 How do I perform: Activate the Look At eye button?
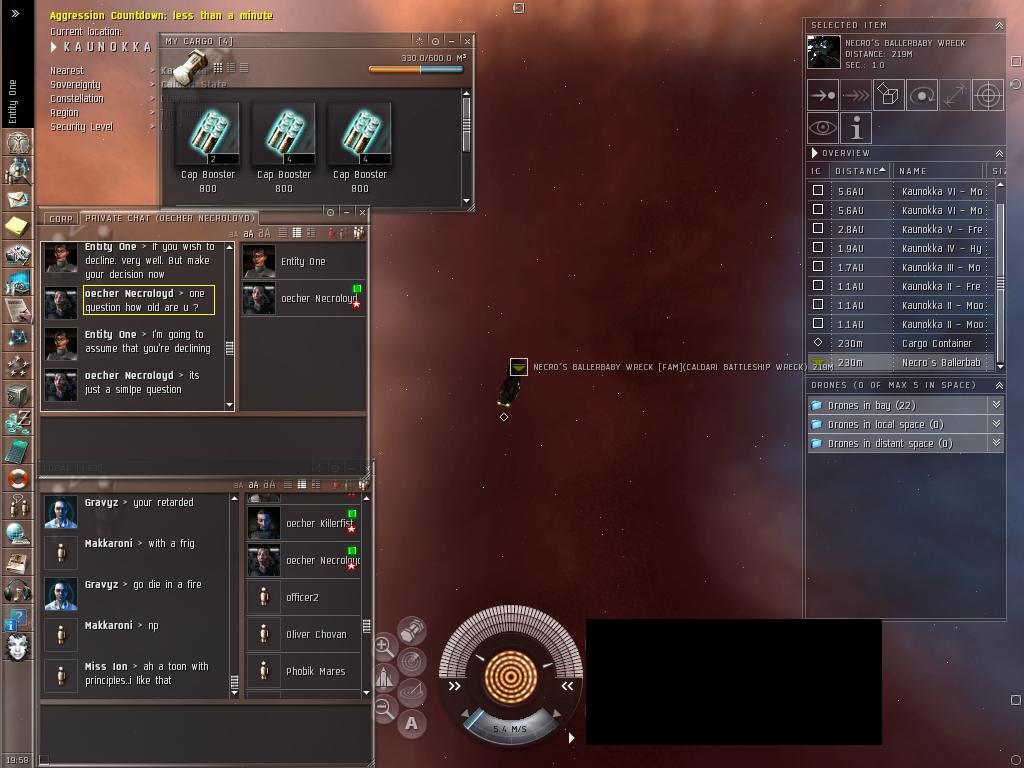click(822, 128)
